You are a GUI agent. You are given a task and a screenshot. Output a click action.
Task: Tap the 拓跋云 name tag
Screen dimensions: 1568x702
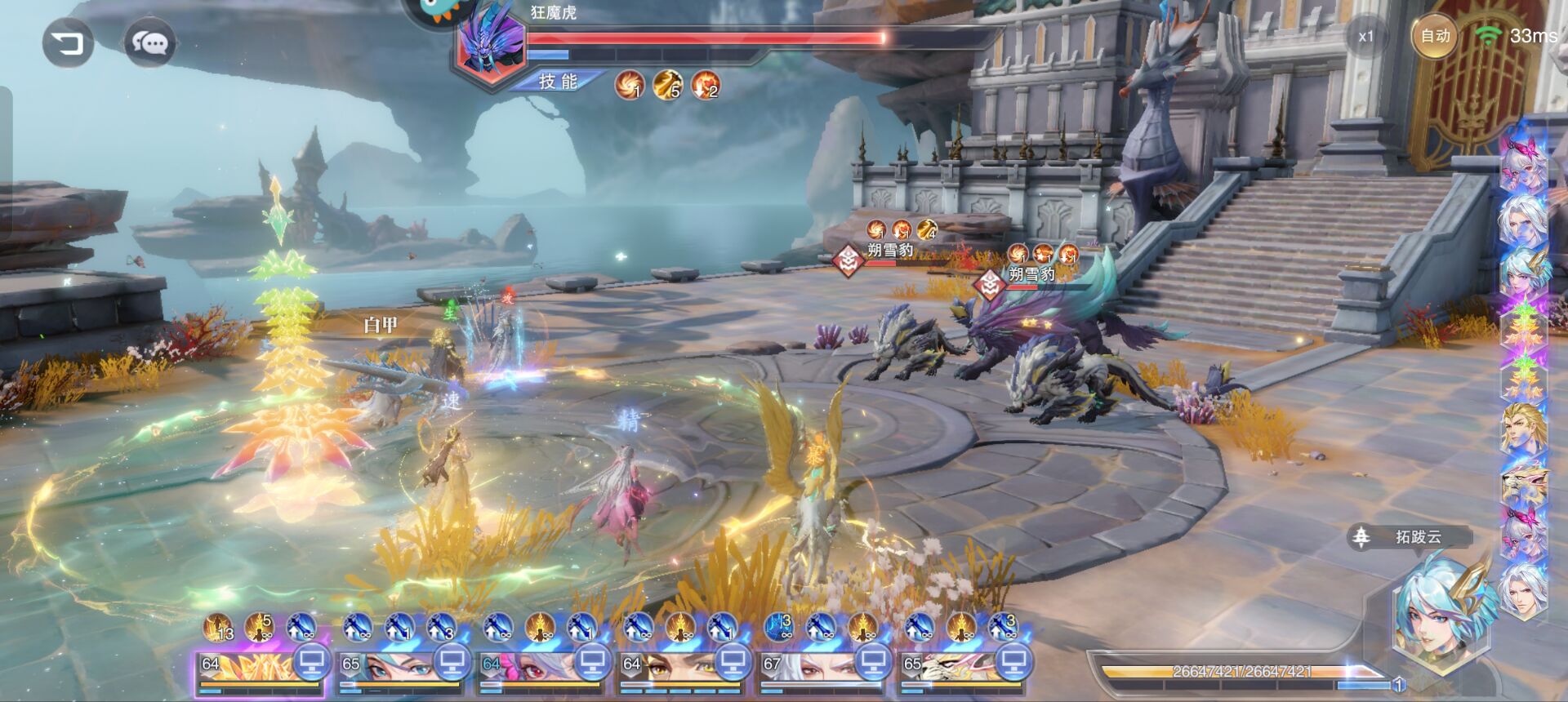tap(1417, 537)
